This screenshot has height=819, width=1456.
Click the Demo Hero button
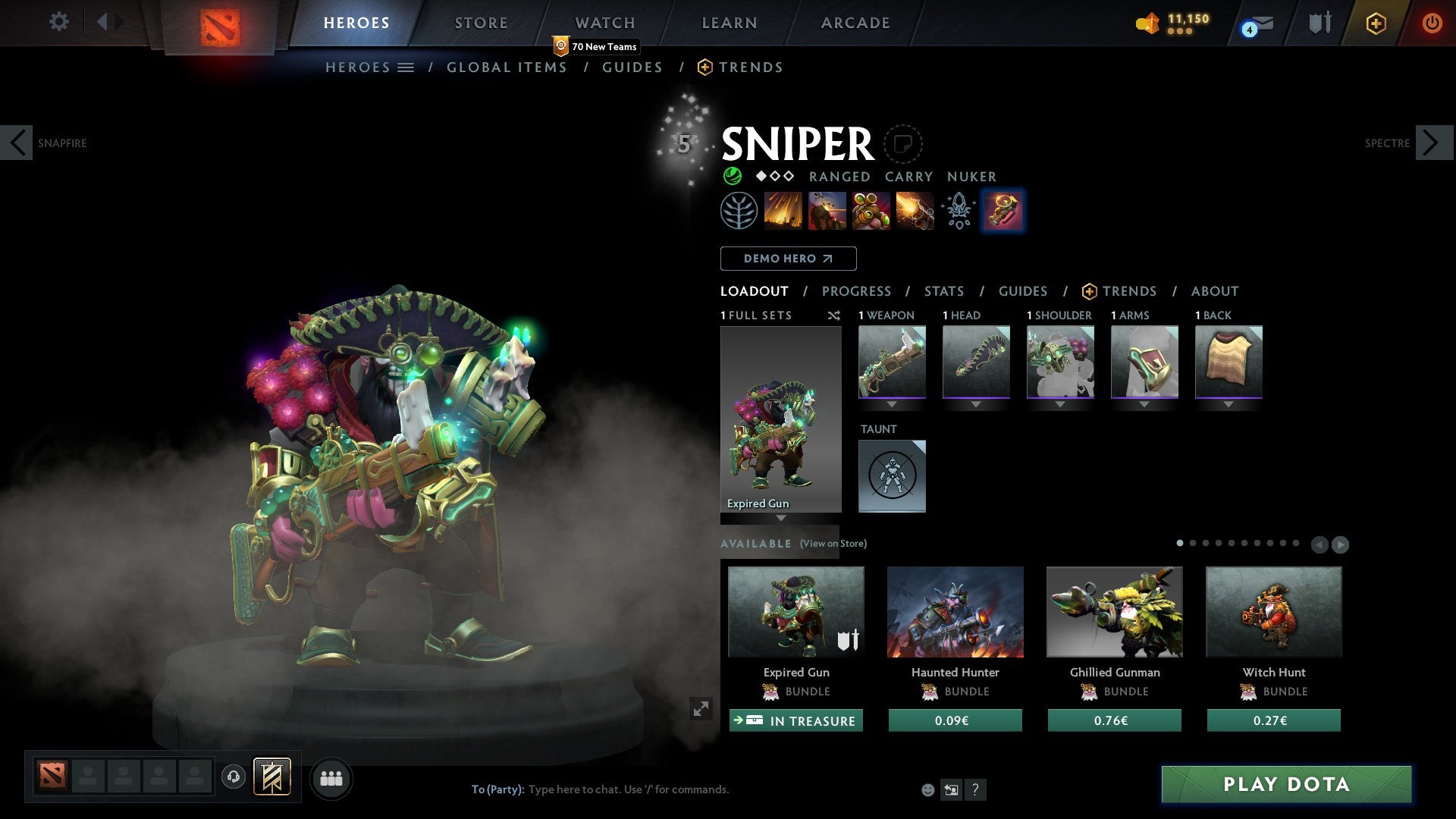[788, 259]
